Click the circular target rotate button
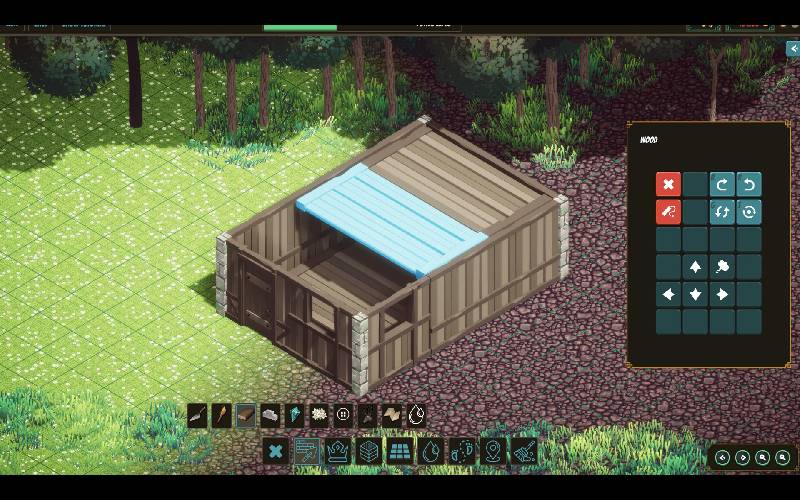800x500 pixels. point(749,212)
